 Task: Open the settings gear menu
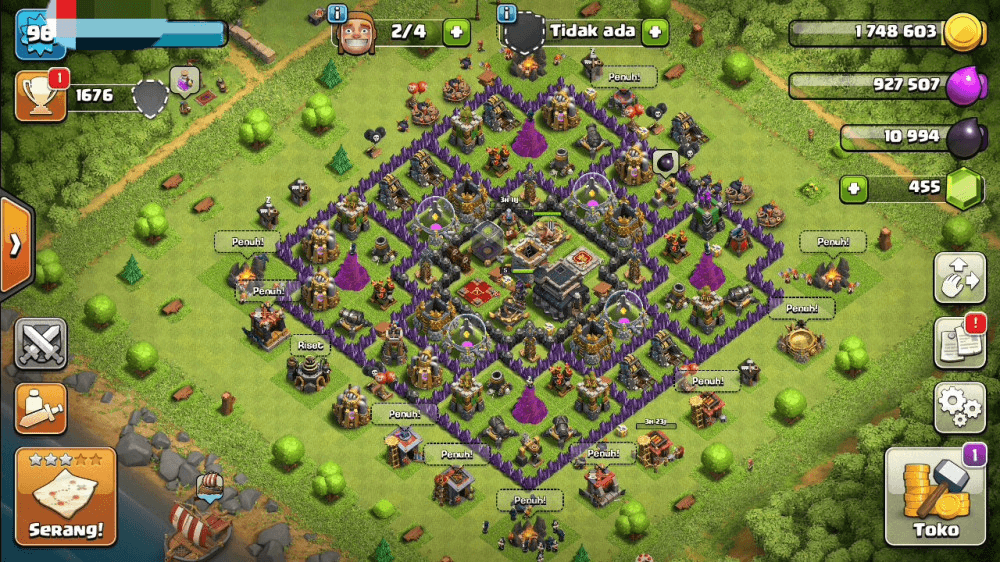[x=960, y=406]
